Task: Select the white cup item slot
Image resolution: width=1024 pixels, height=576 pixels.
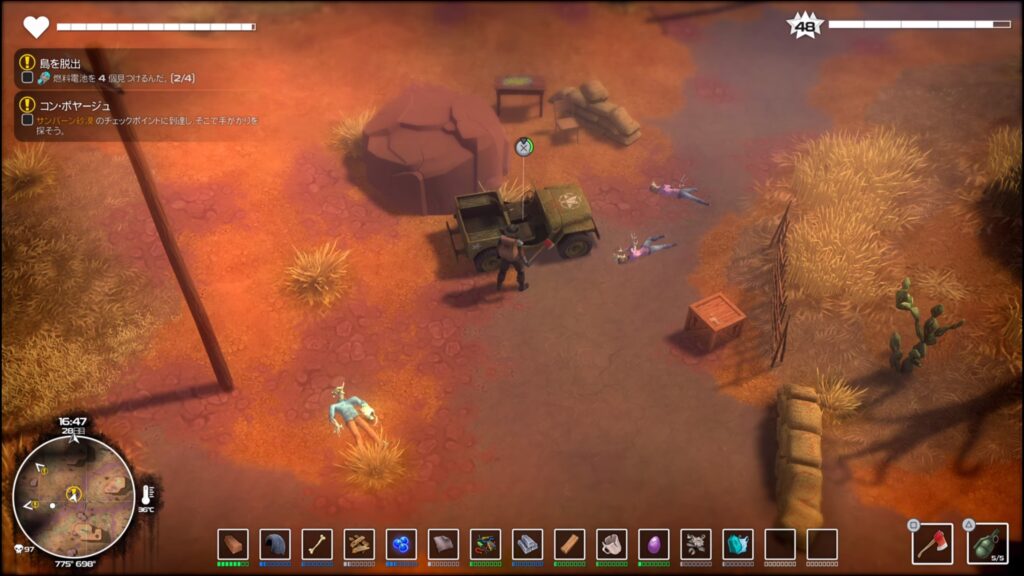Action: (x=611, y=544)
